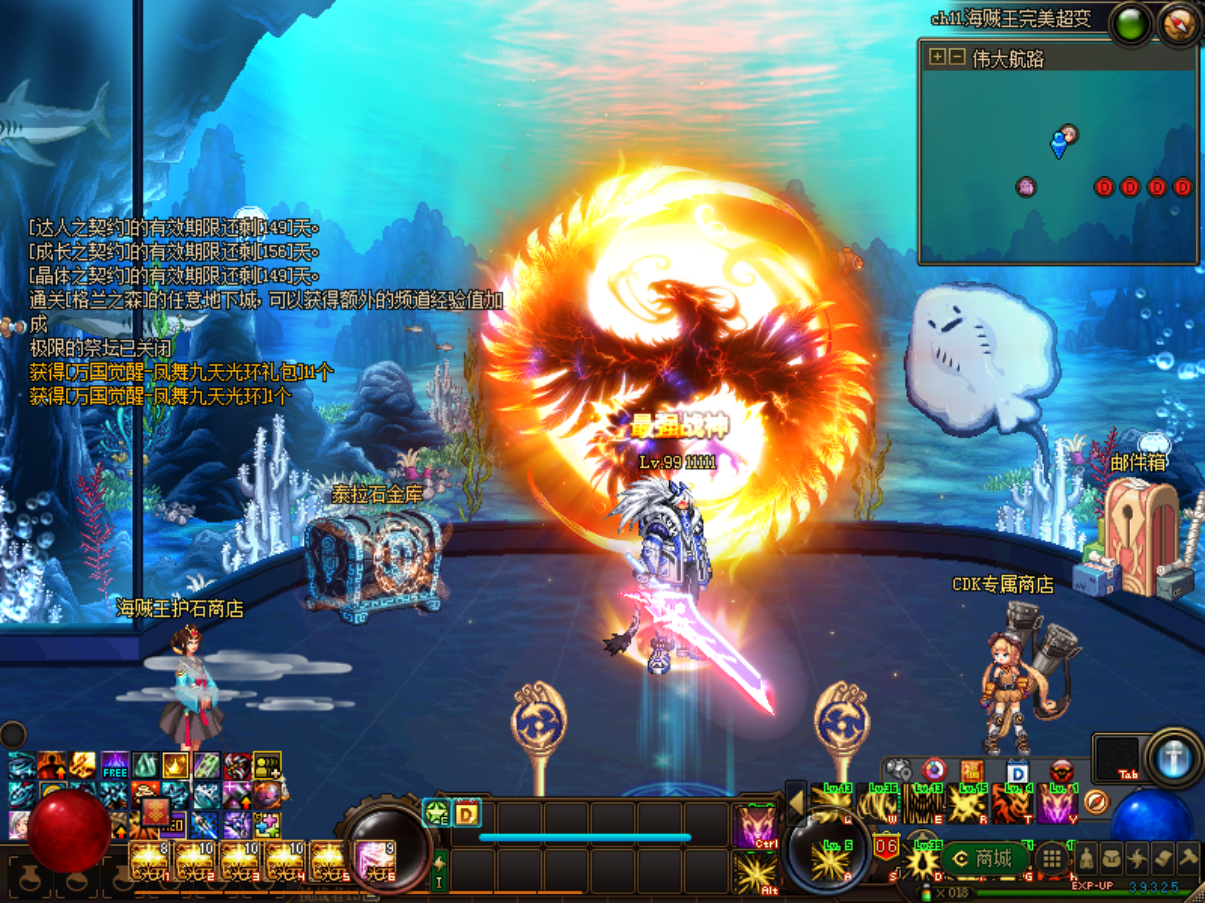
Task: Open the grid menu button beside 商城
Action: click(x=1051, y=858)
